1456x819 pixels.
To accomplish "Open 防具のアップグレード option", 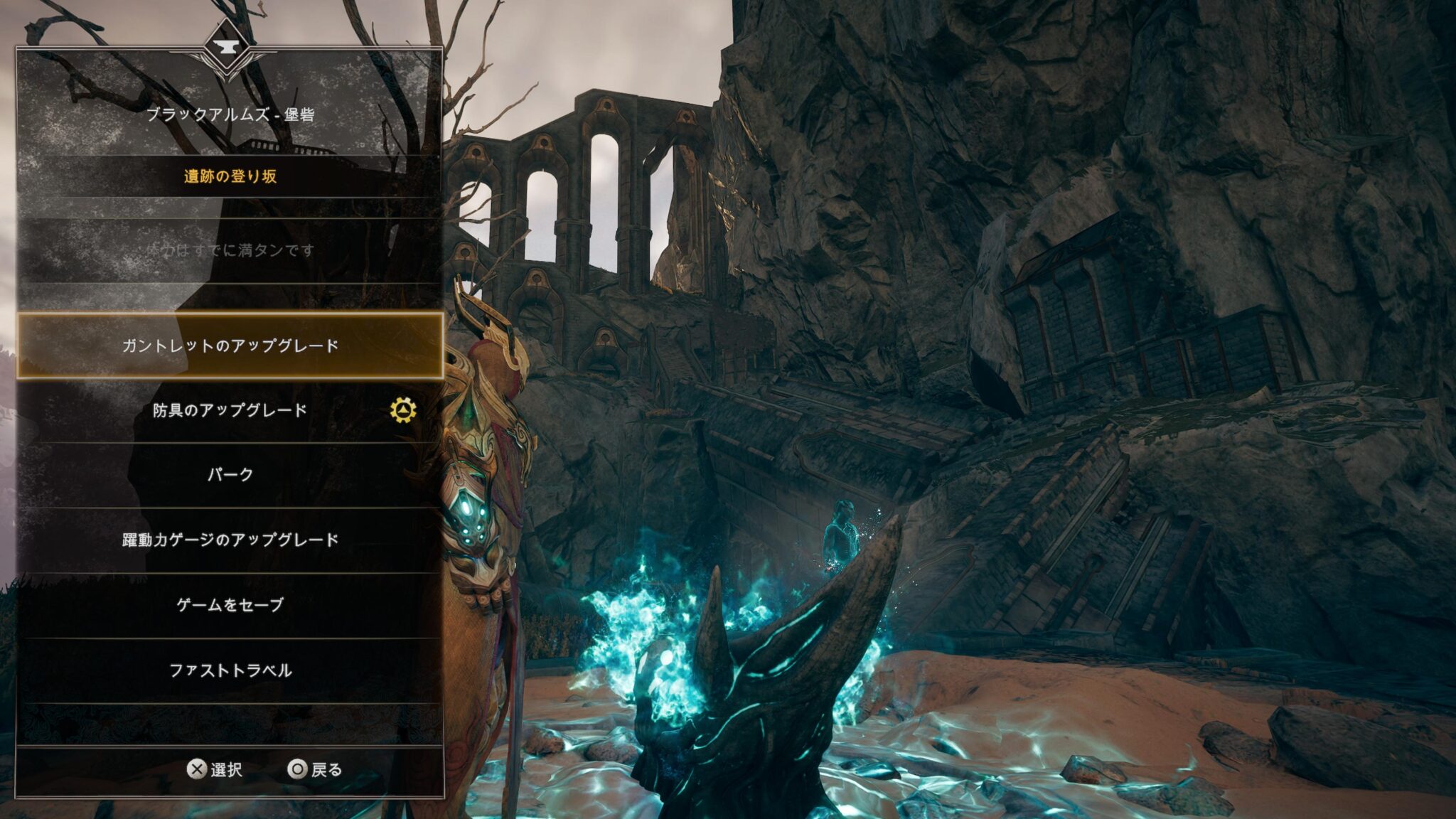I will (230, 410).
